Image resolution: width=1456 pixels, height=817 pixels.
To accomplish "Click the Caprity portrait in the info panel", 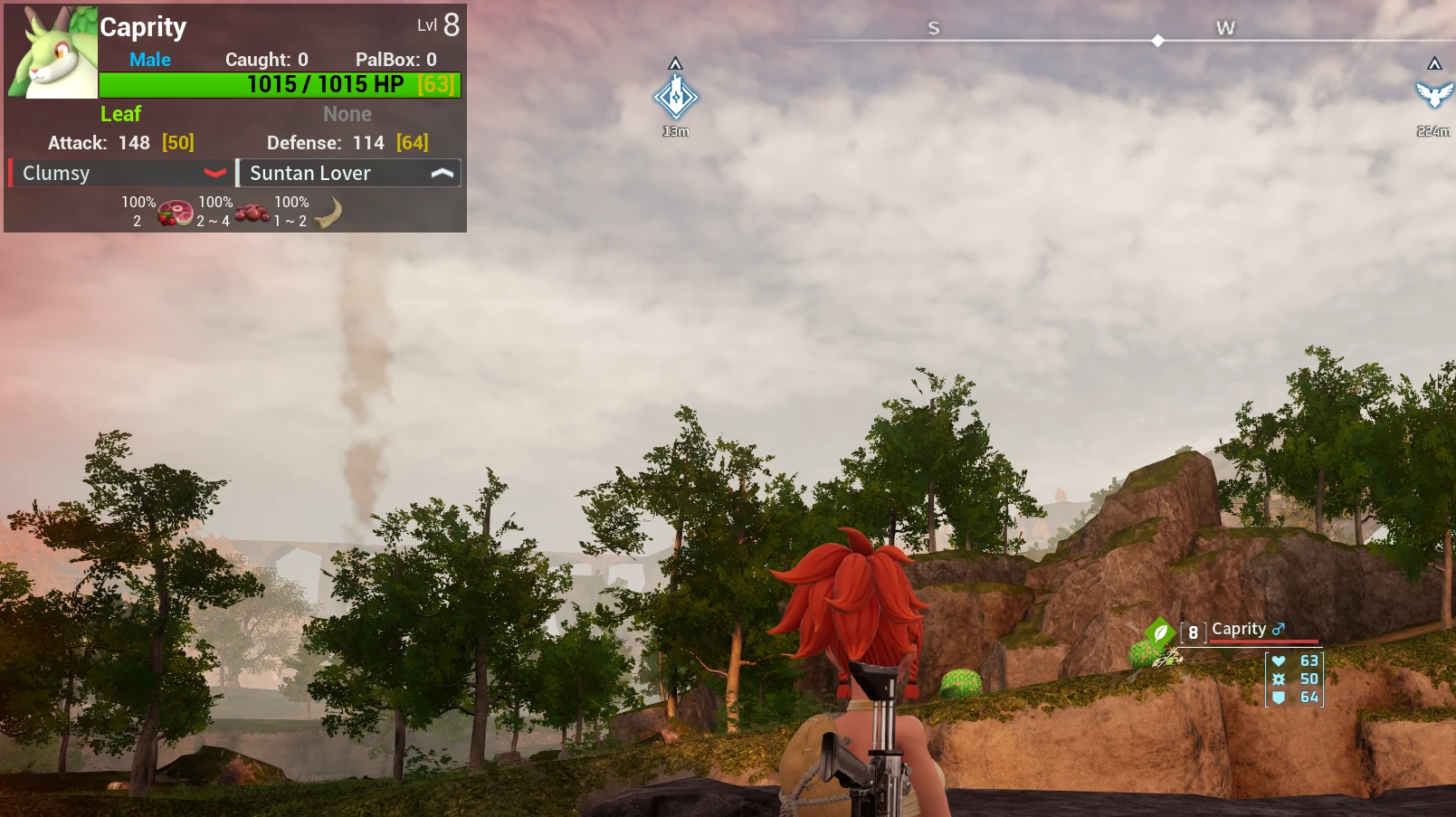I will pos(52,52).
